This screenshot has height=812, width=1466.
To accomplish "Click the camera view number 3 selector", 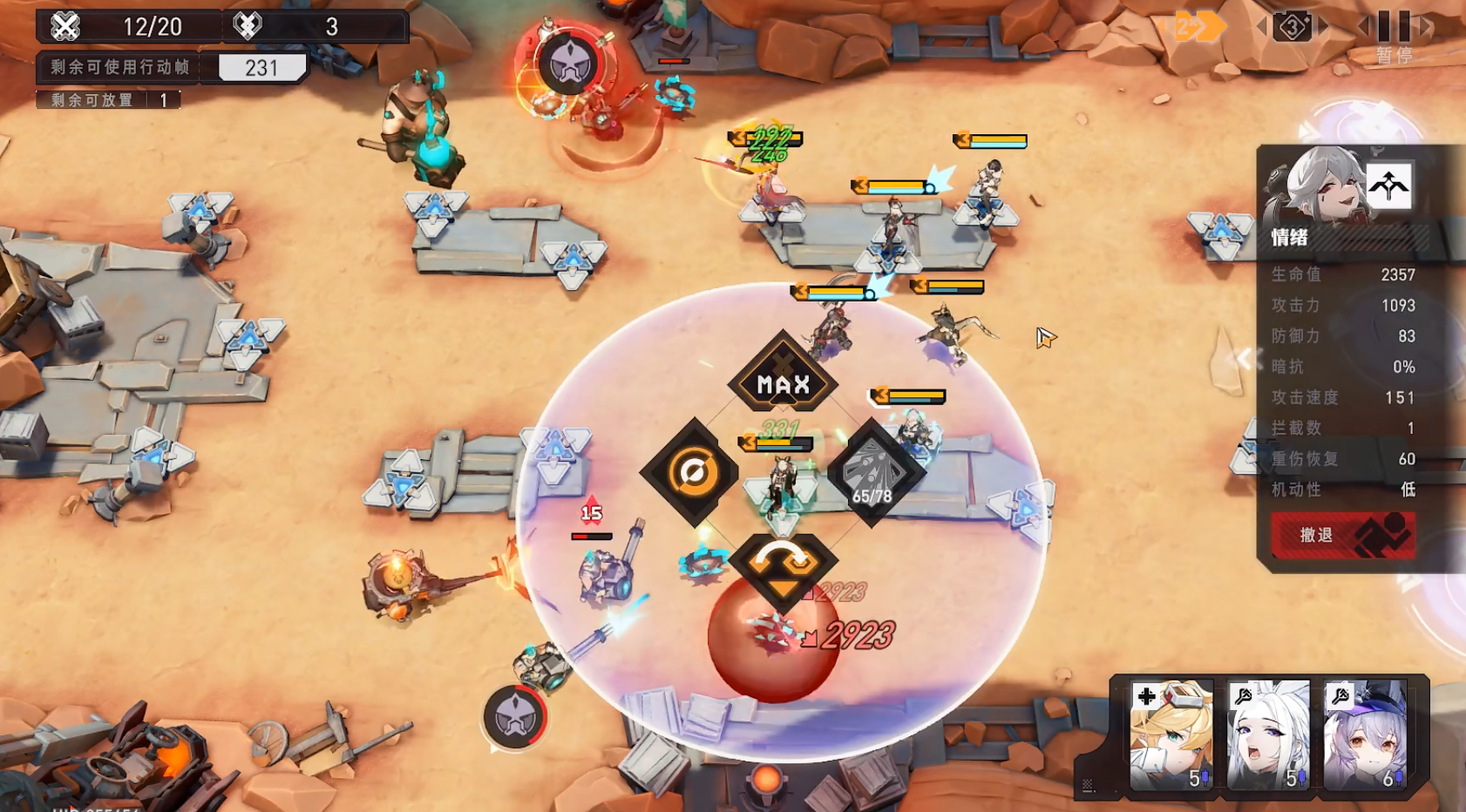I will point(1292,28).
